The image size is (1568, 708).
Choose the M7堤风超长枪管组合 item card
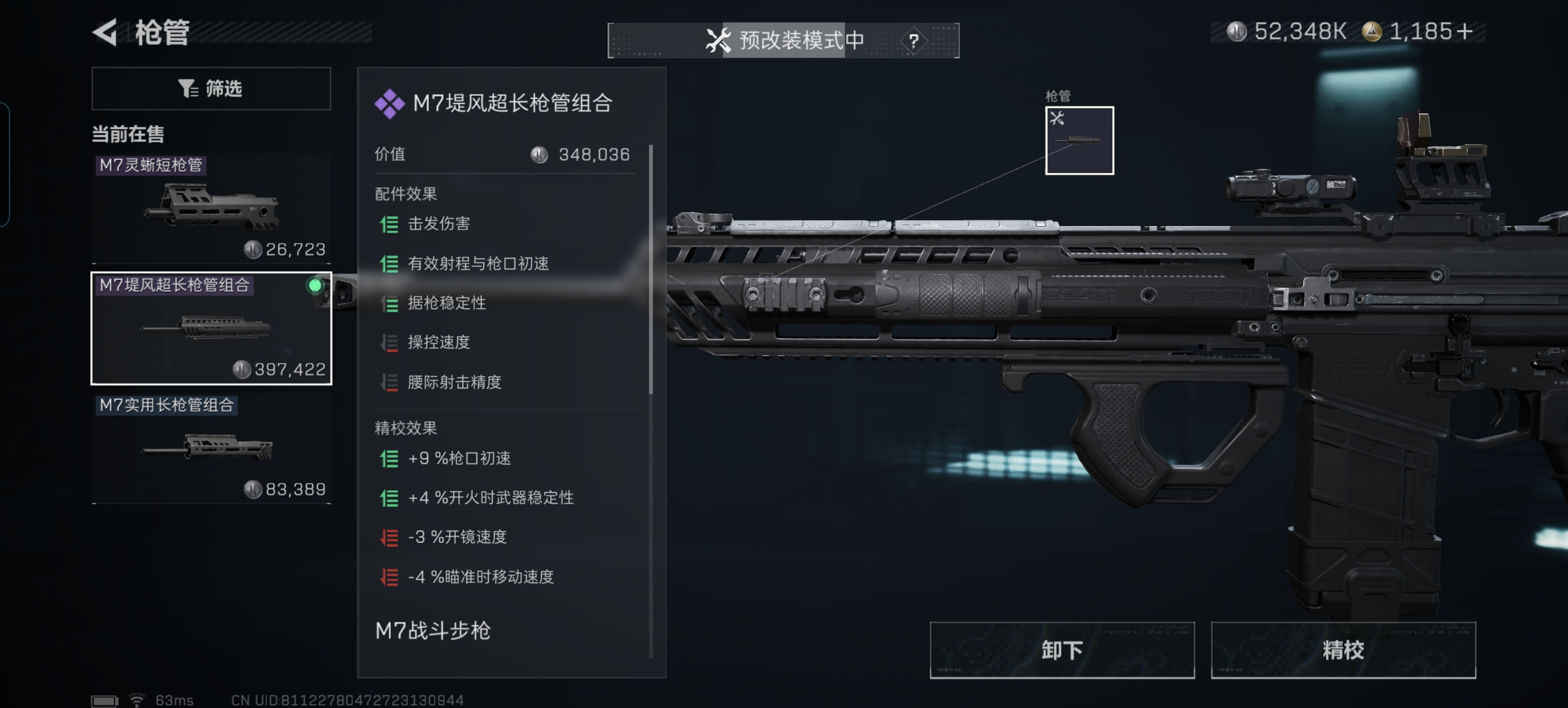[211, 328]
